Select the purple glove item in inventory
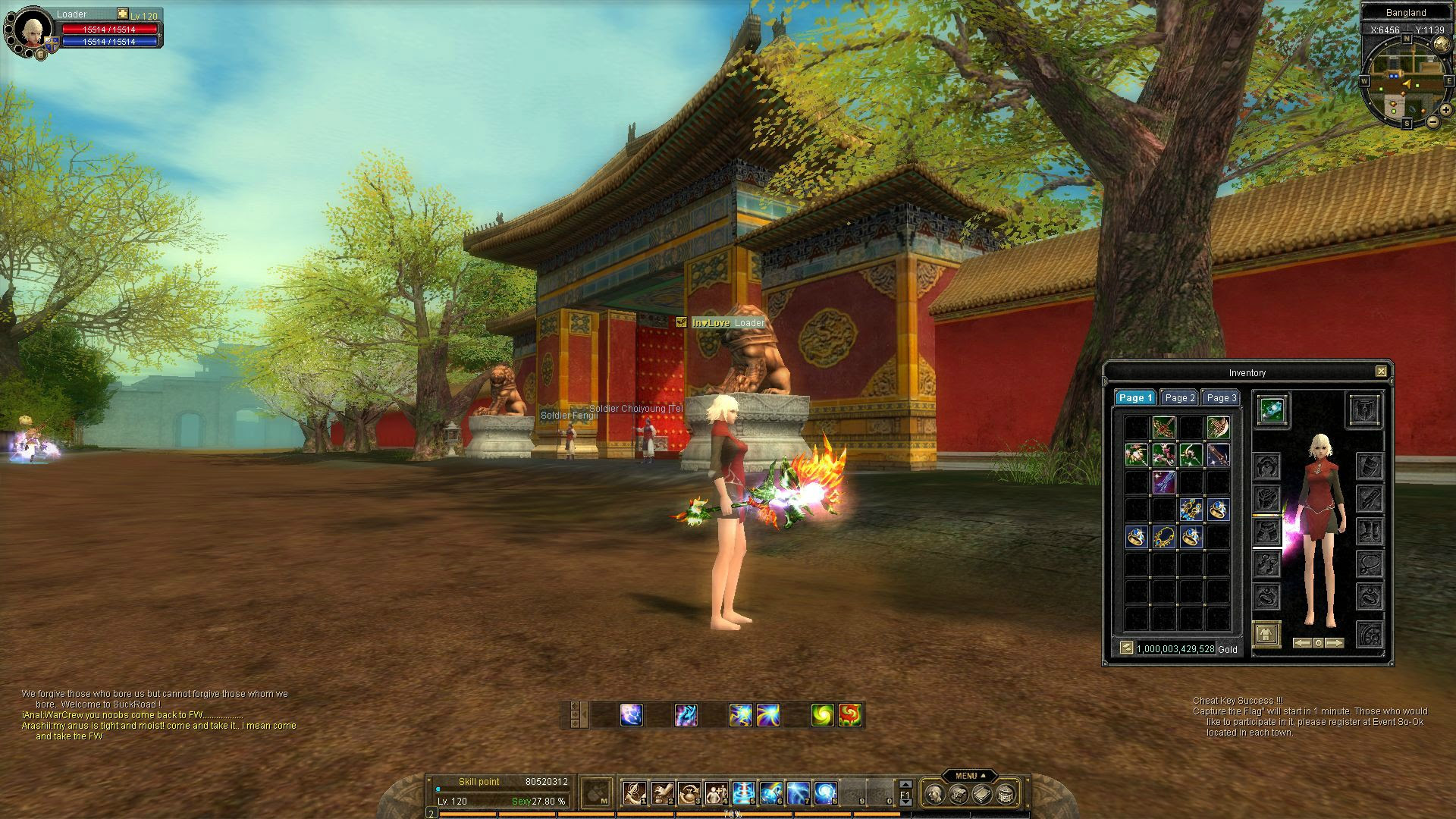 point(1163,482)
